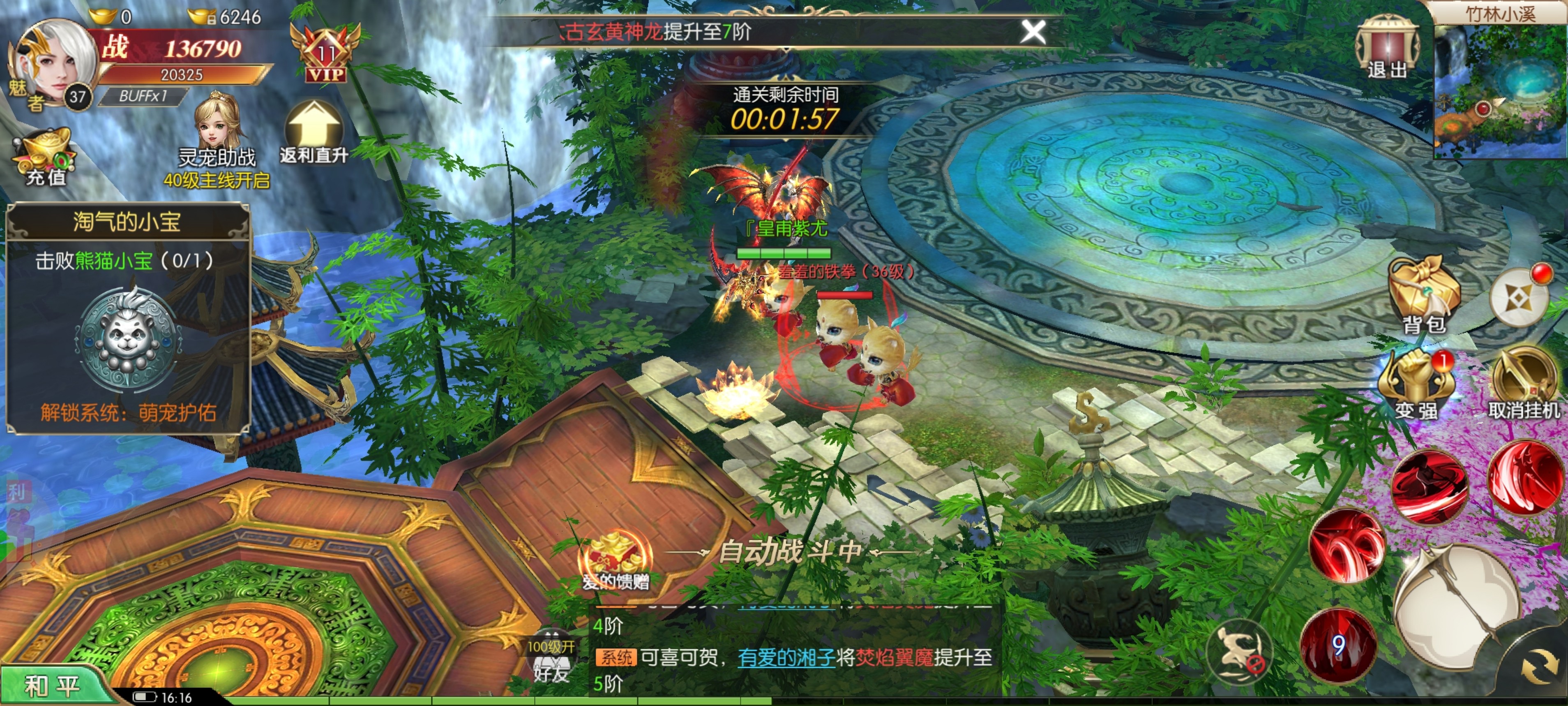Click the 有爱的湘子 player name link
Image resolution: width=1568 pixels, height=706 pixels.
point(786,657)
